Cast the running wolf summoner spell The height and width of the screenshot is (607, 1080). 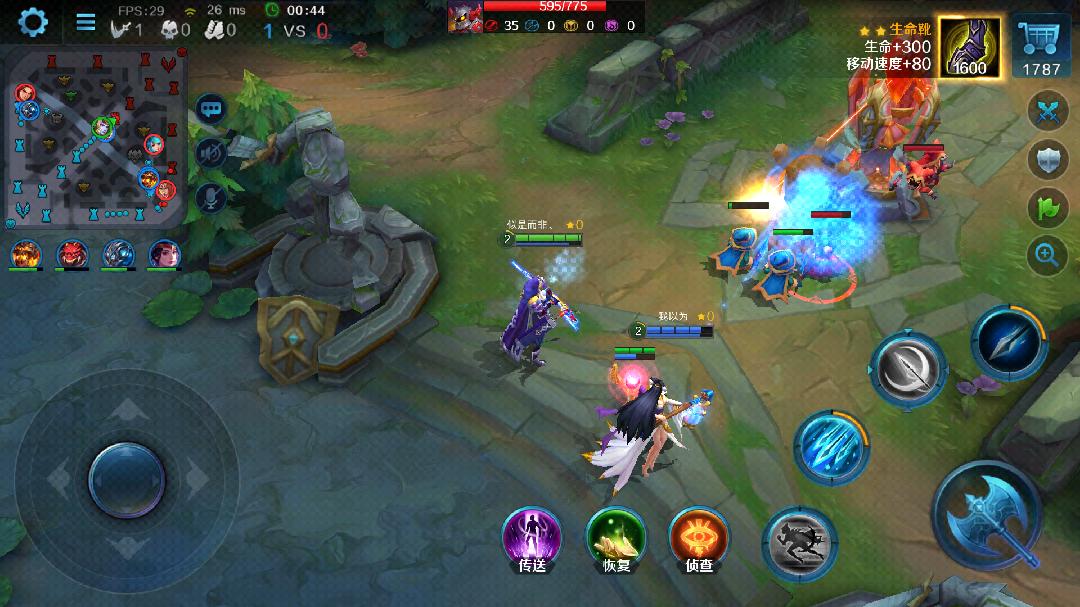point(800,543)
